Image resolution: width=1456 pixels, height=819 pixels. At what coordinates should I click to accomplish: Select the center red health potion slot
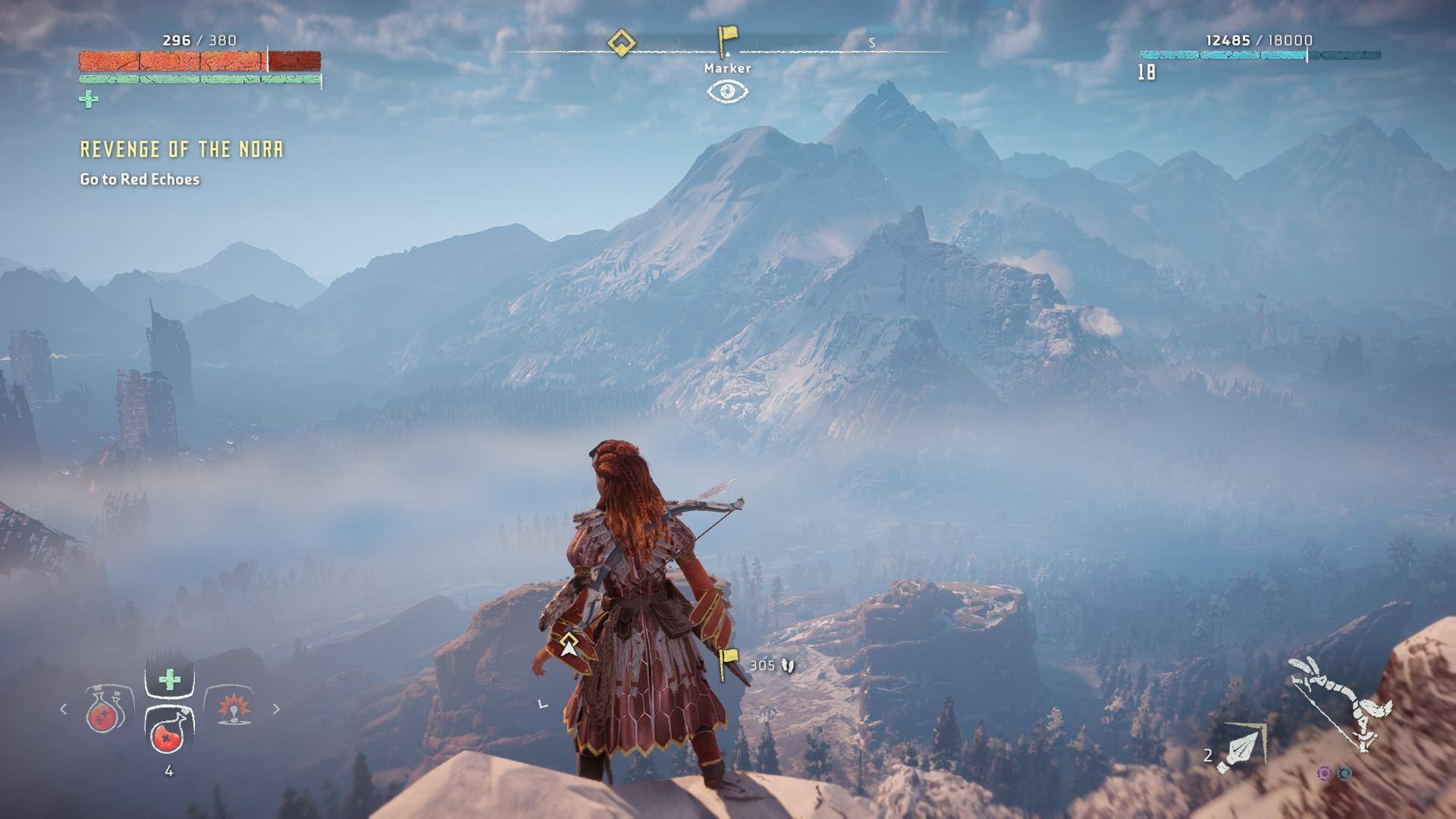pyautogui.click(x=169, y=731)
